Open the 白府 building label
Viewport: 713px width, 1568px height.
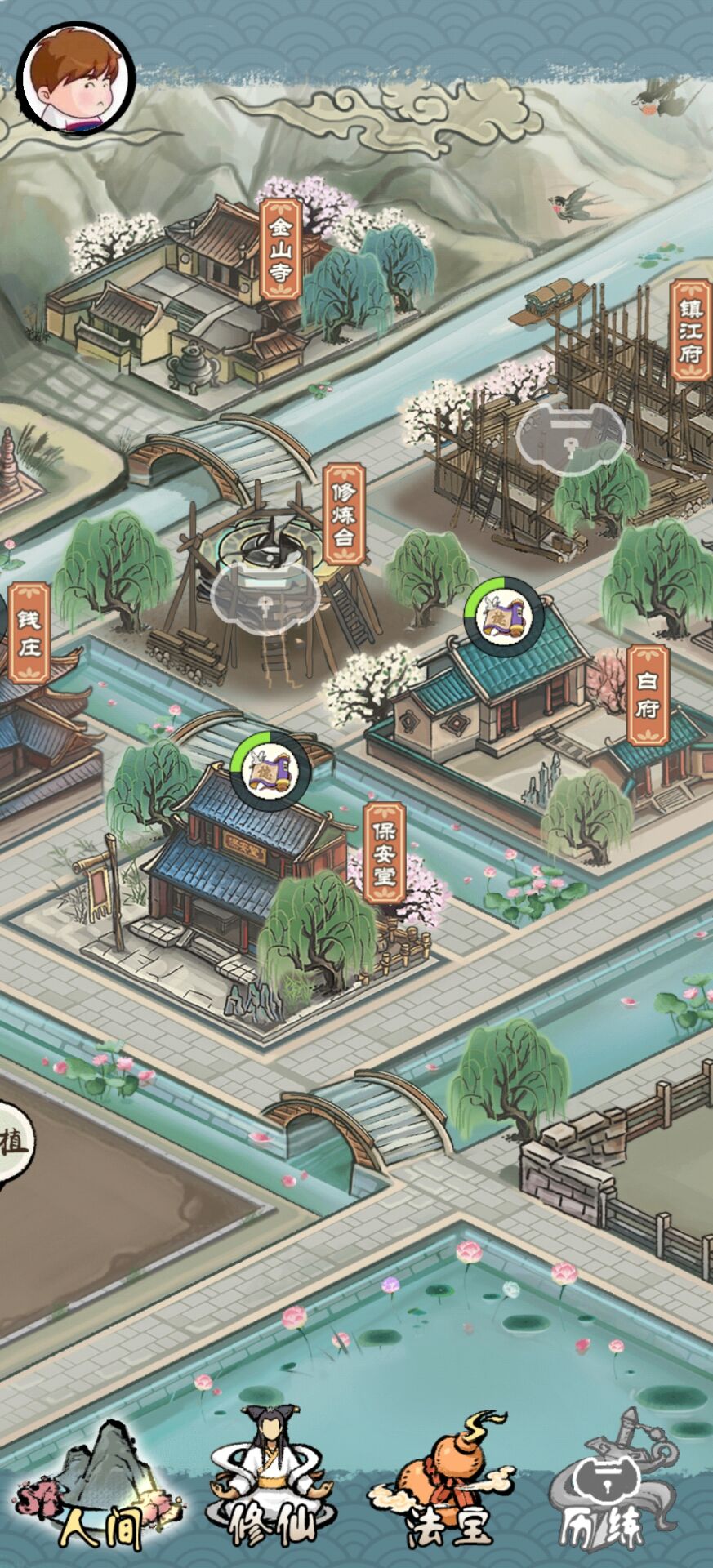[648, 695]
